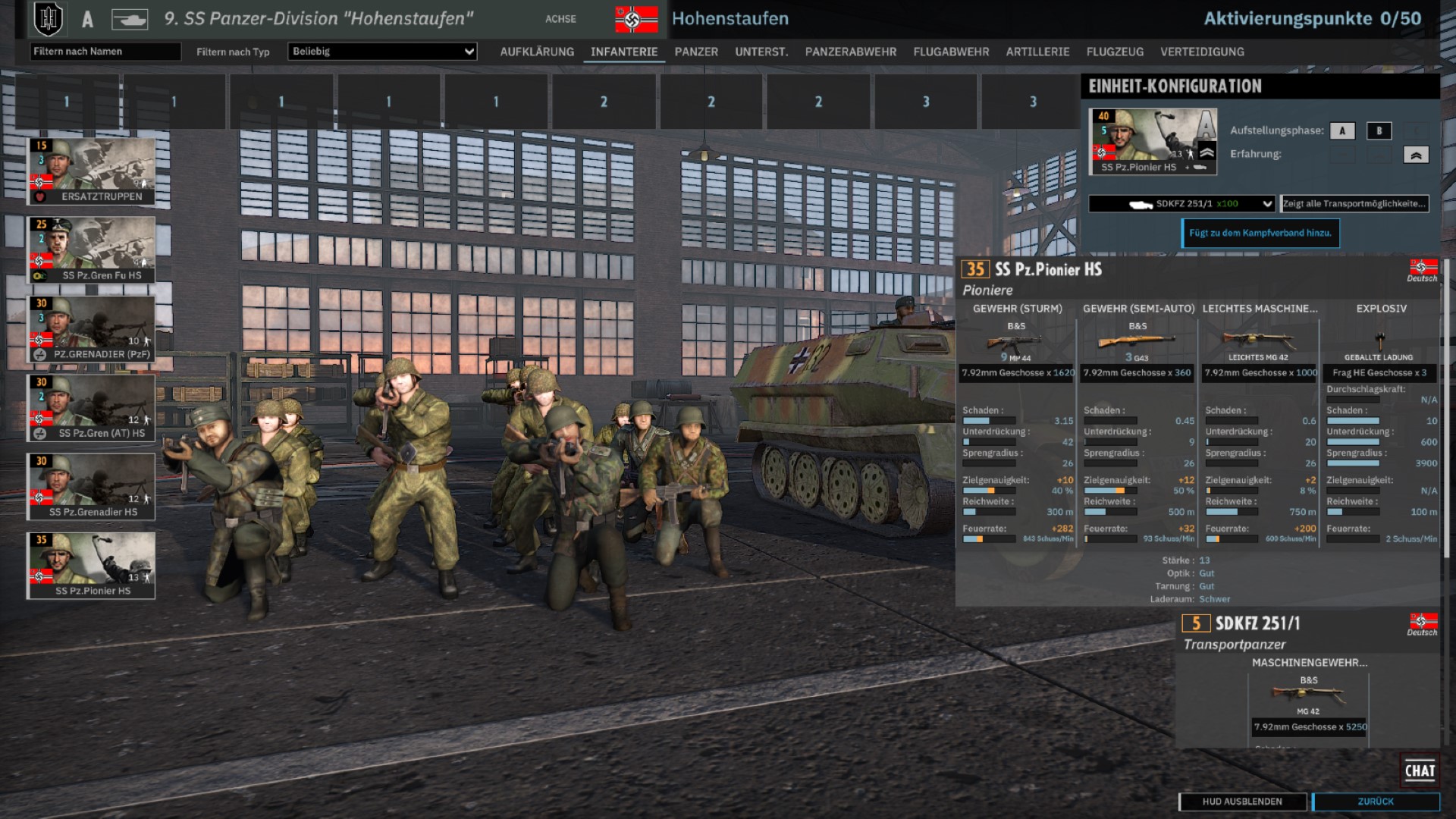
Task: Go back with ZURÜCK button
Action: click(x=1376, y=802)
